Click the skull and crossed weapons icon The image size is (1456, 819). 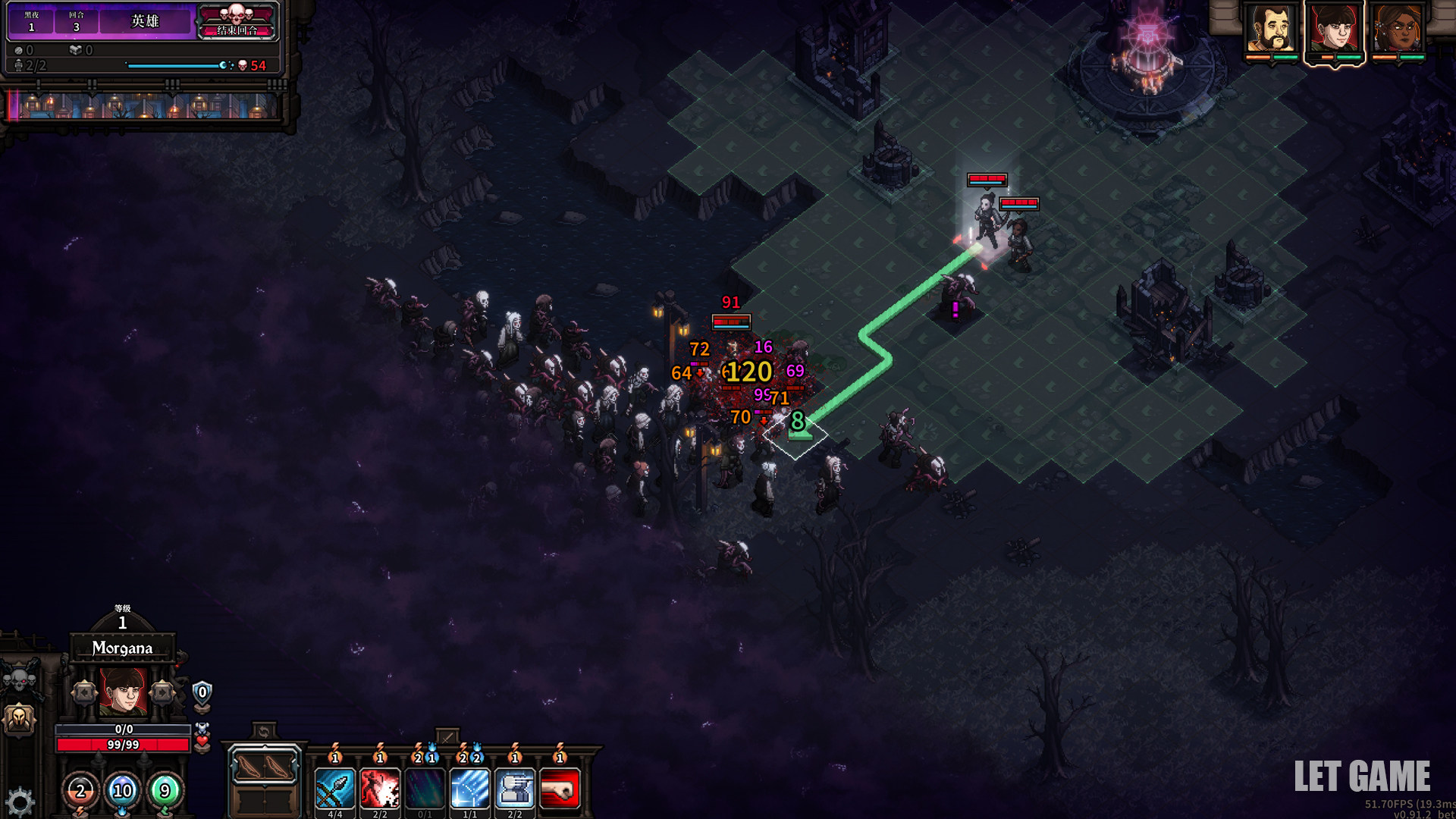[21, 677]
